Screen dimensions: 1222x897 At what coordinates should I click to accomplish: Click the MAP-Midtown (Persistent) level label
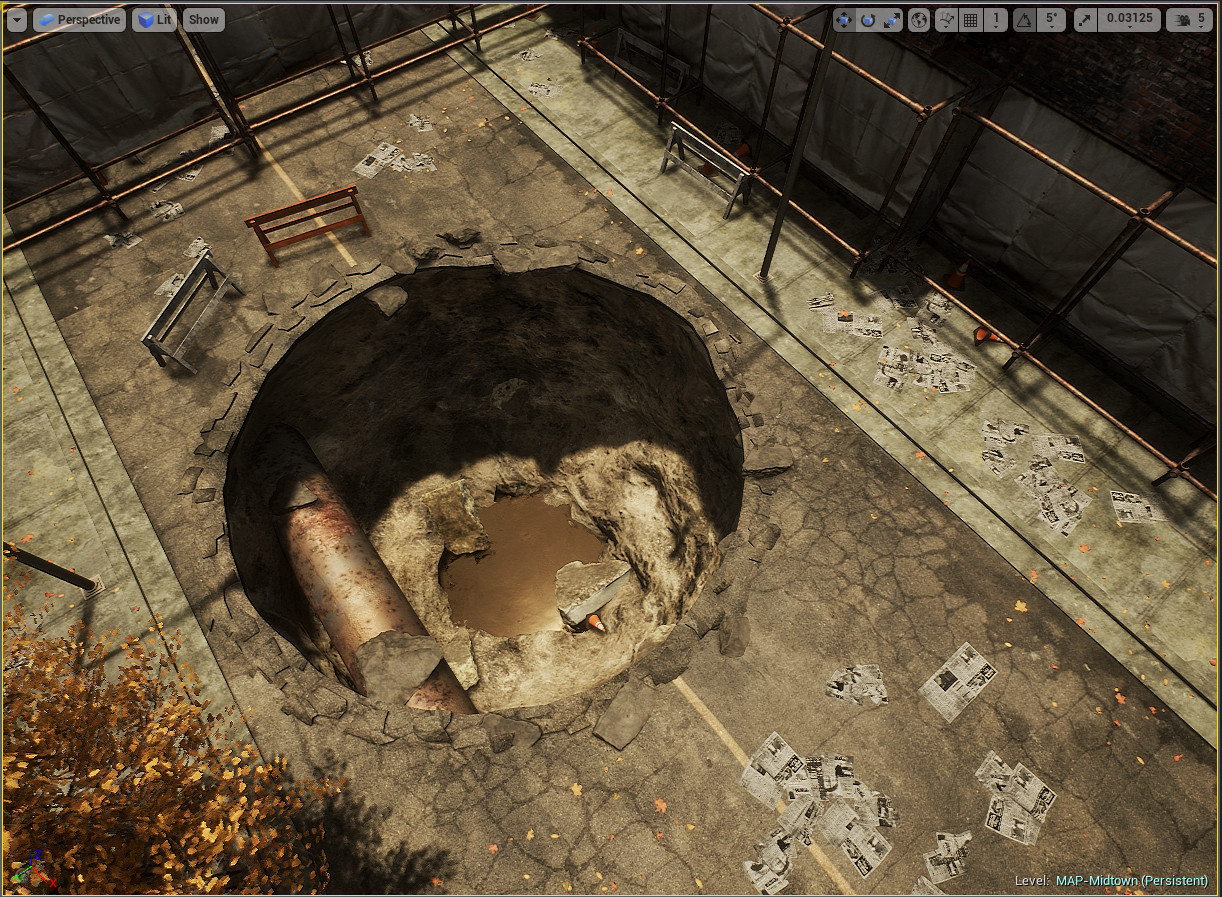pyautogui.click(x=1131, y=880)
